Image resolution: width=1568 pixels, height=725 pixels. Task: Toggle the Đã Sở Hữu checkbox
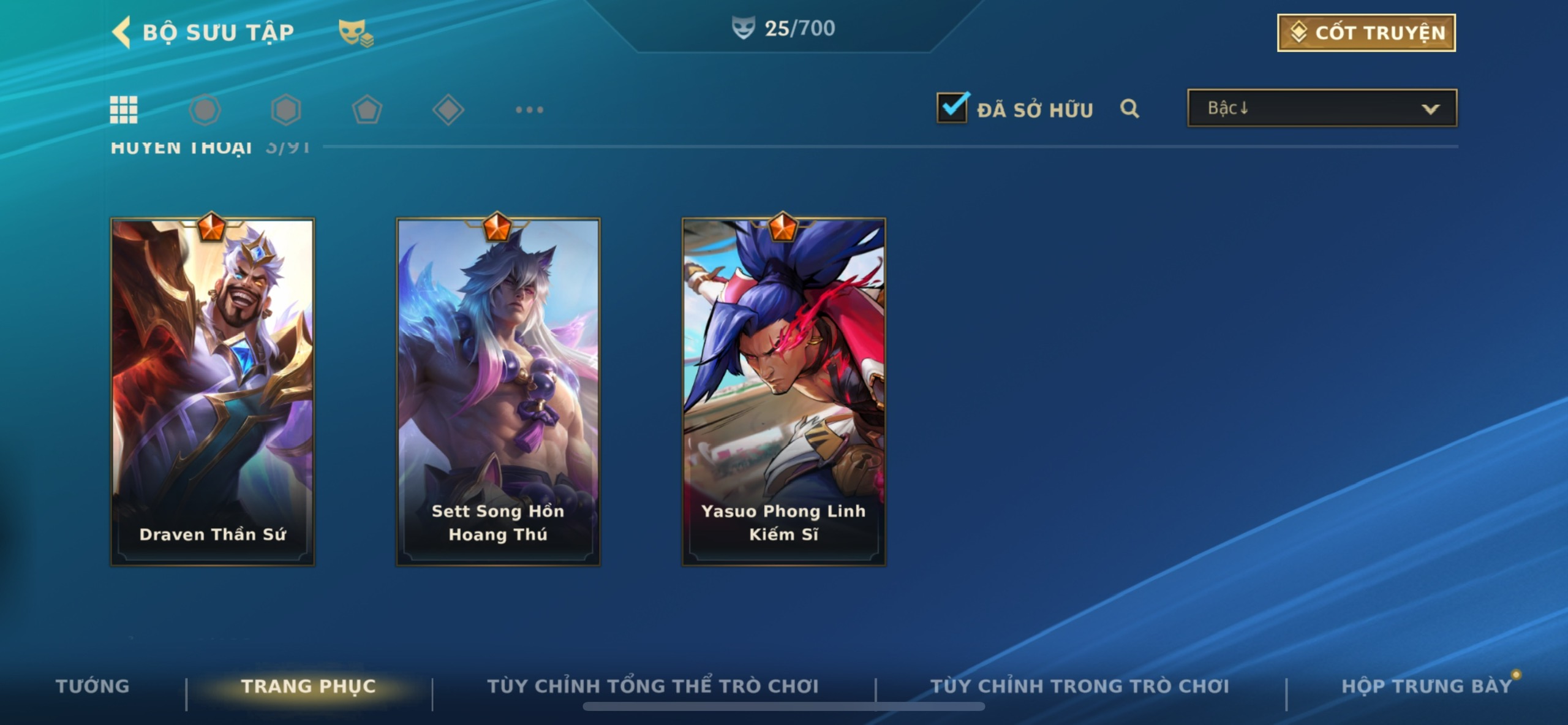point(952,108)
